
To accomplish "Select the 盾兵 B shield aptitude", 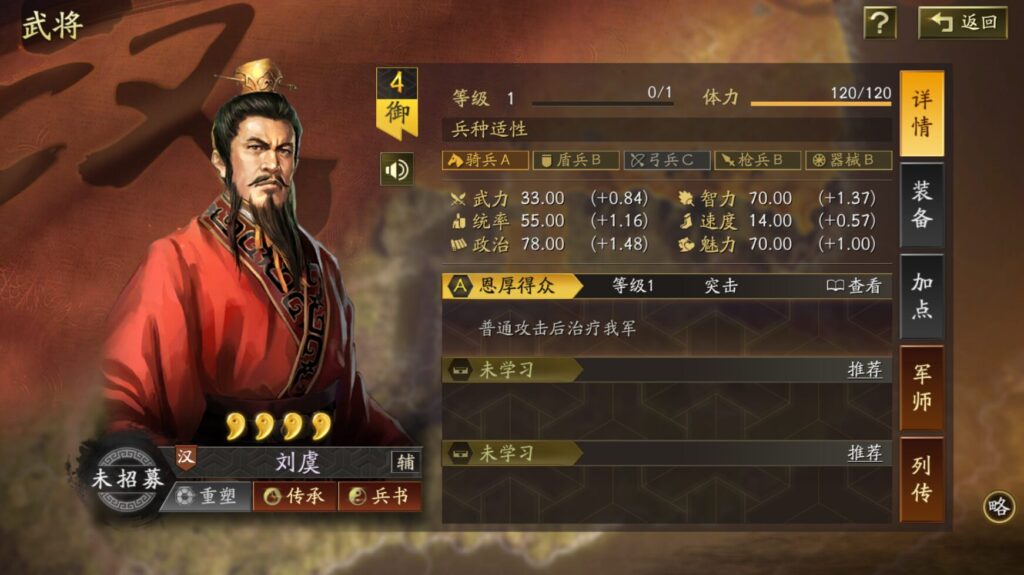I will [x=575, y=160].
